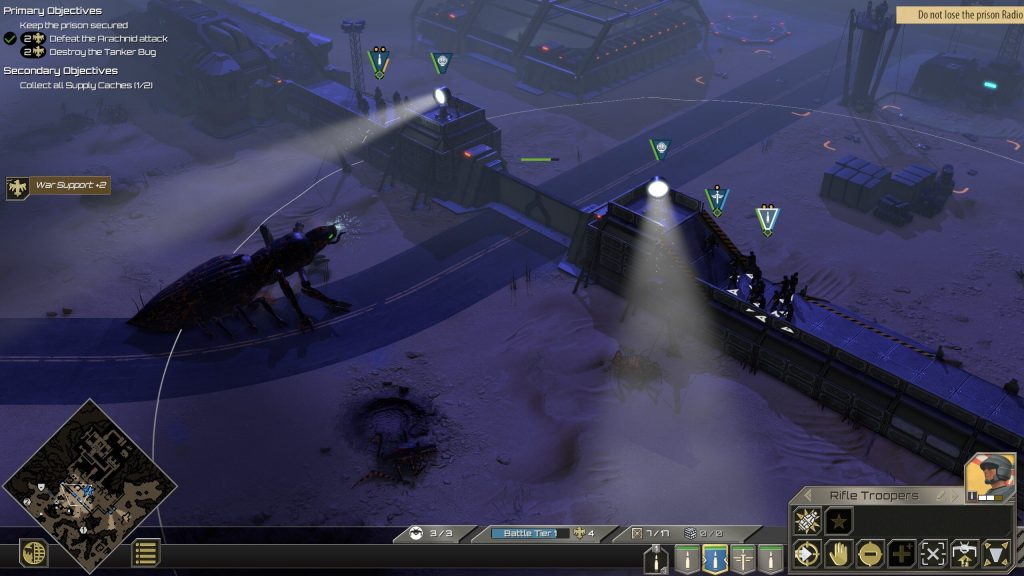Image resolution: width=1024 pixels, height=576 pixels.
Task: Click the star ability slot
Action: [x=839, y=521]
